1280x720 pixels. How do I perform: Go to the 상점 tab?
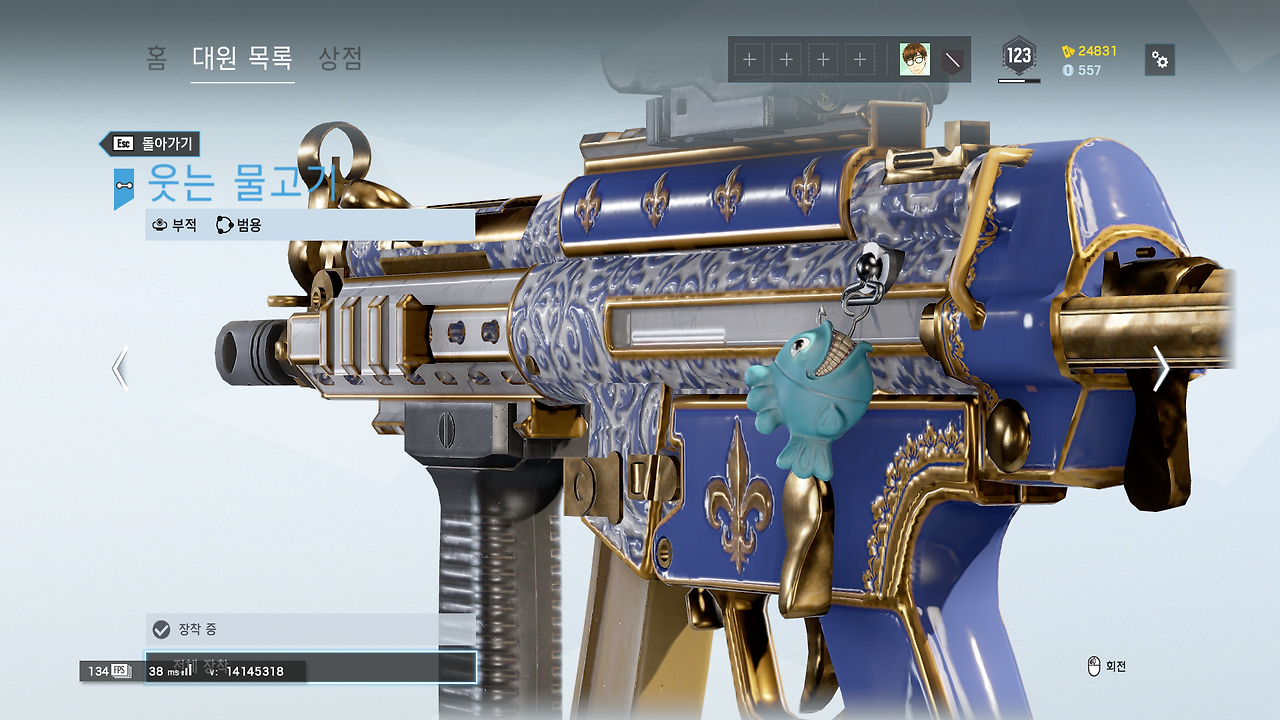tap(340, 58)
